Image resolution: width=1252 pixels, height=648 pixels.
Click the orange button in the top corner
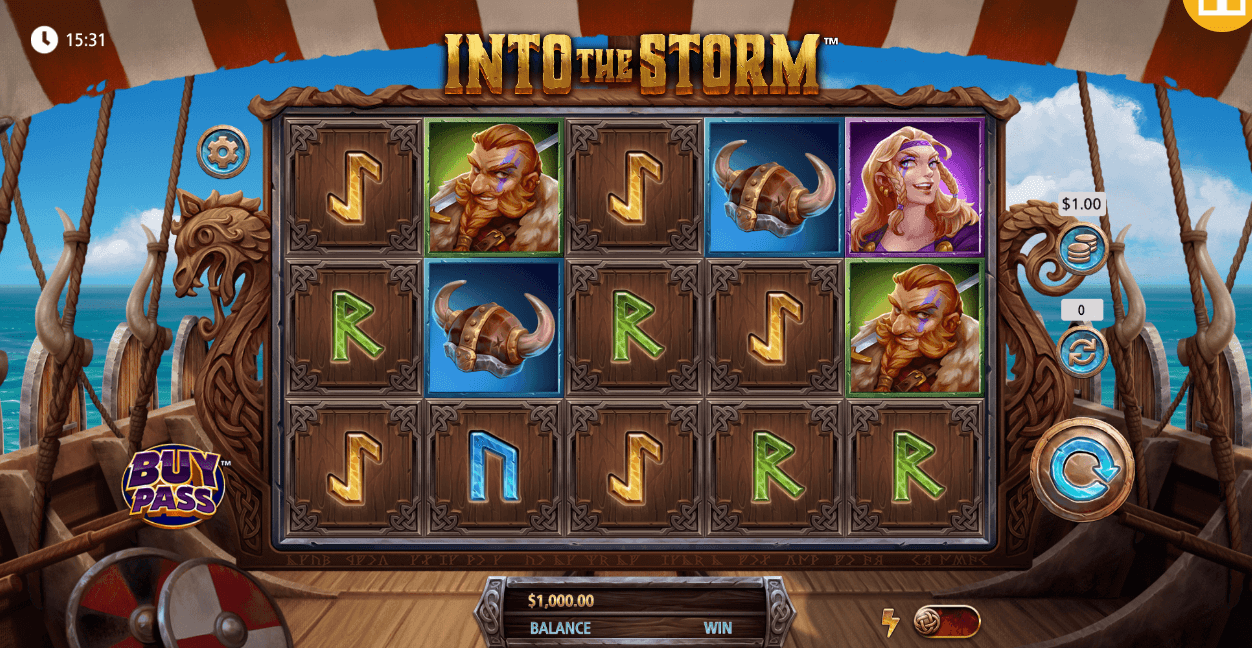click(1222, 10)
